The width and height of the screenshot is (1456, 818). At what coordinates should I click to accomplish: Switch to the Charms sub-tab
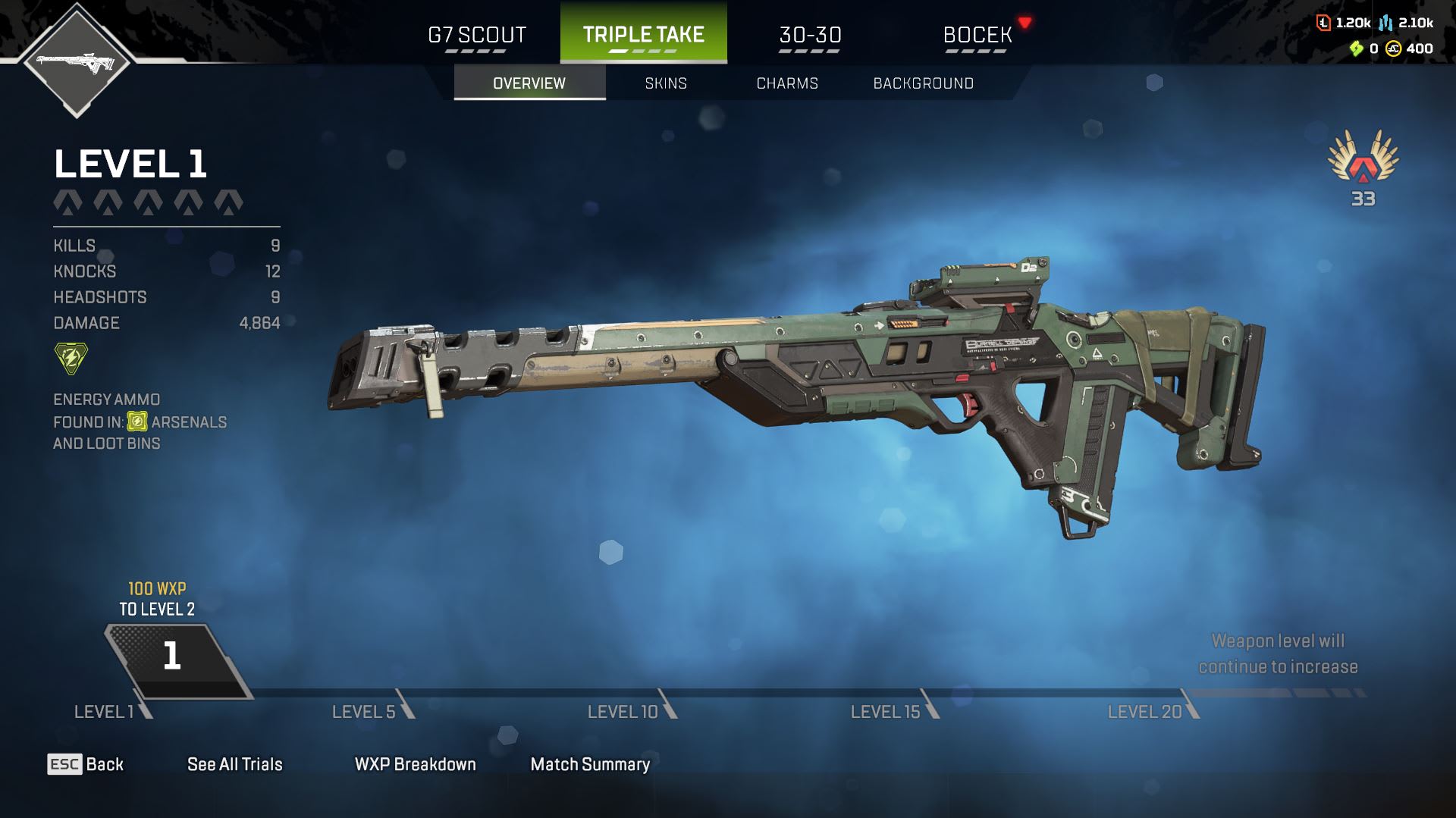point(787,83)
